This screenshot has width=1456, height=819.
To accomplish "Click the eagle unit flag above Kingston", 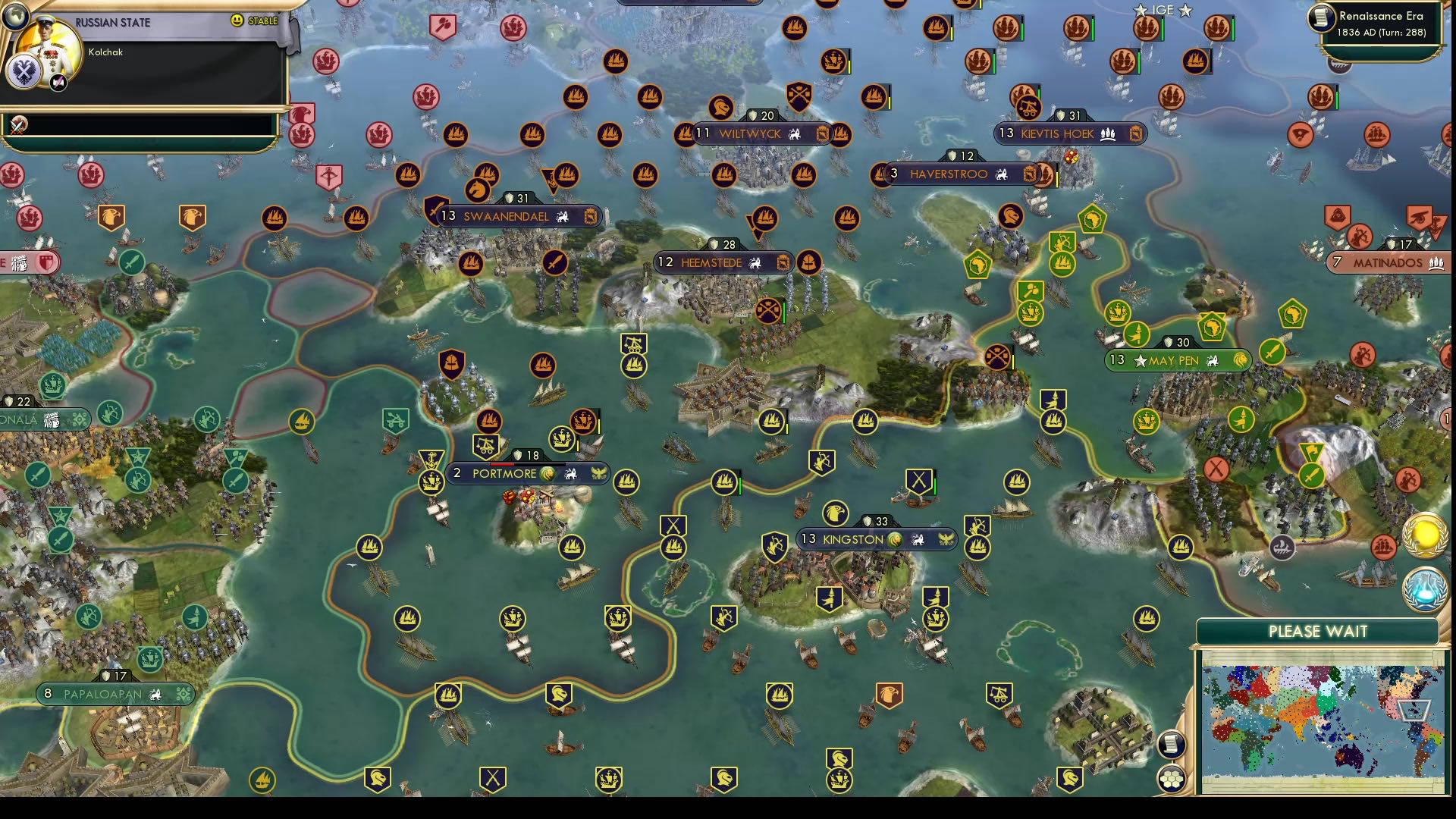I will tap(836, 511).
